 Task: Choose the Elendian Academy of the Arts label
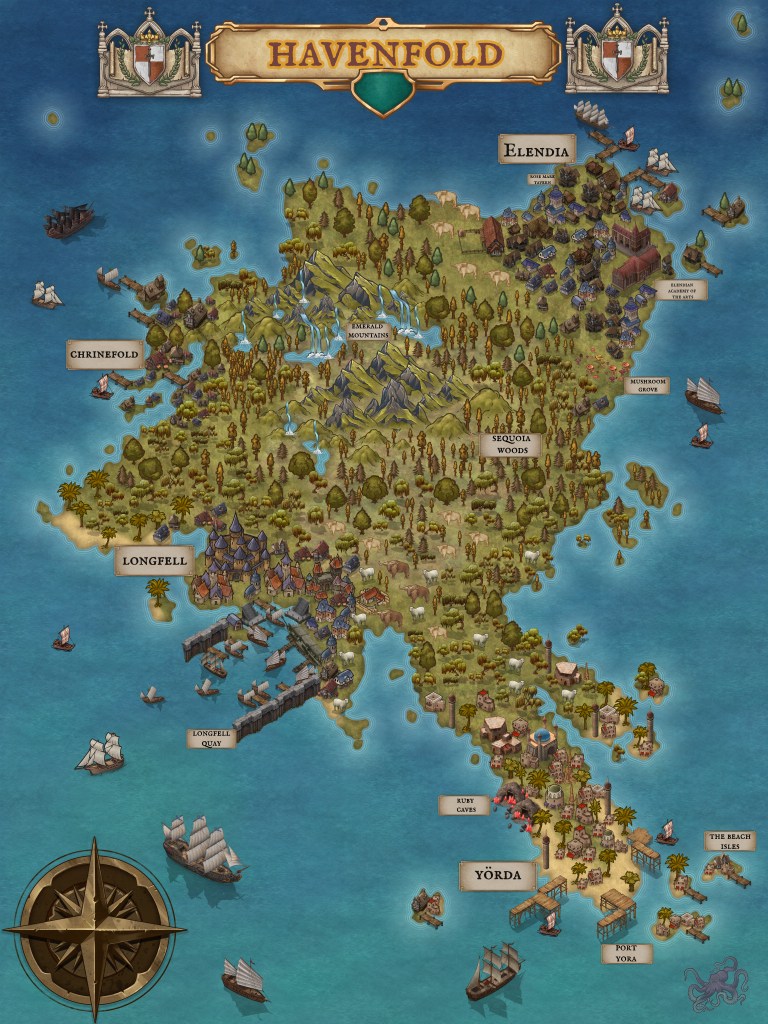click(x=674, y=290)
